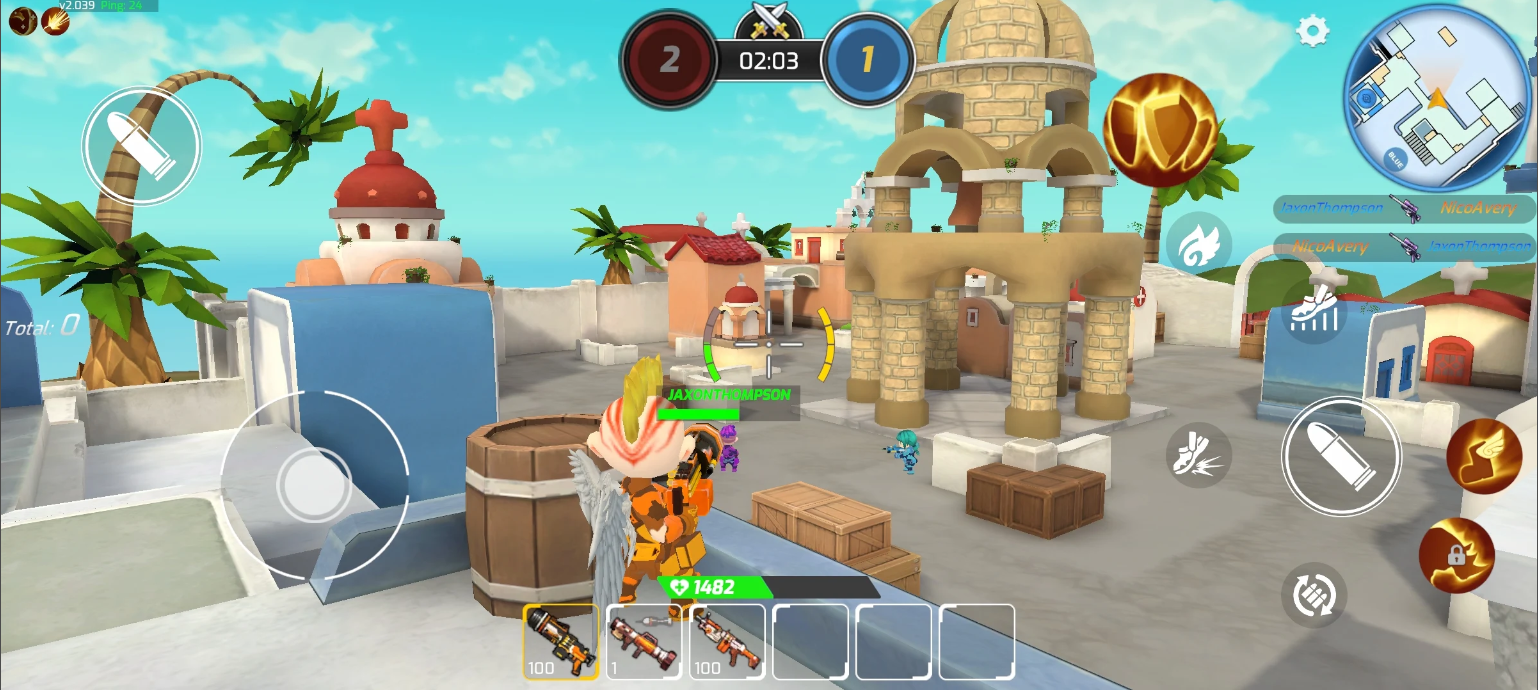Reload with the circular ammo arrows button
This screenshot has height=690, width=1538.
pyautogui.click(x=1313, y=595)
